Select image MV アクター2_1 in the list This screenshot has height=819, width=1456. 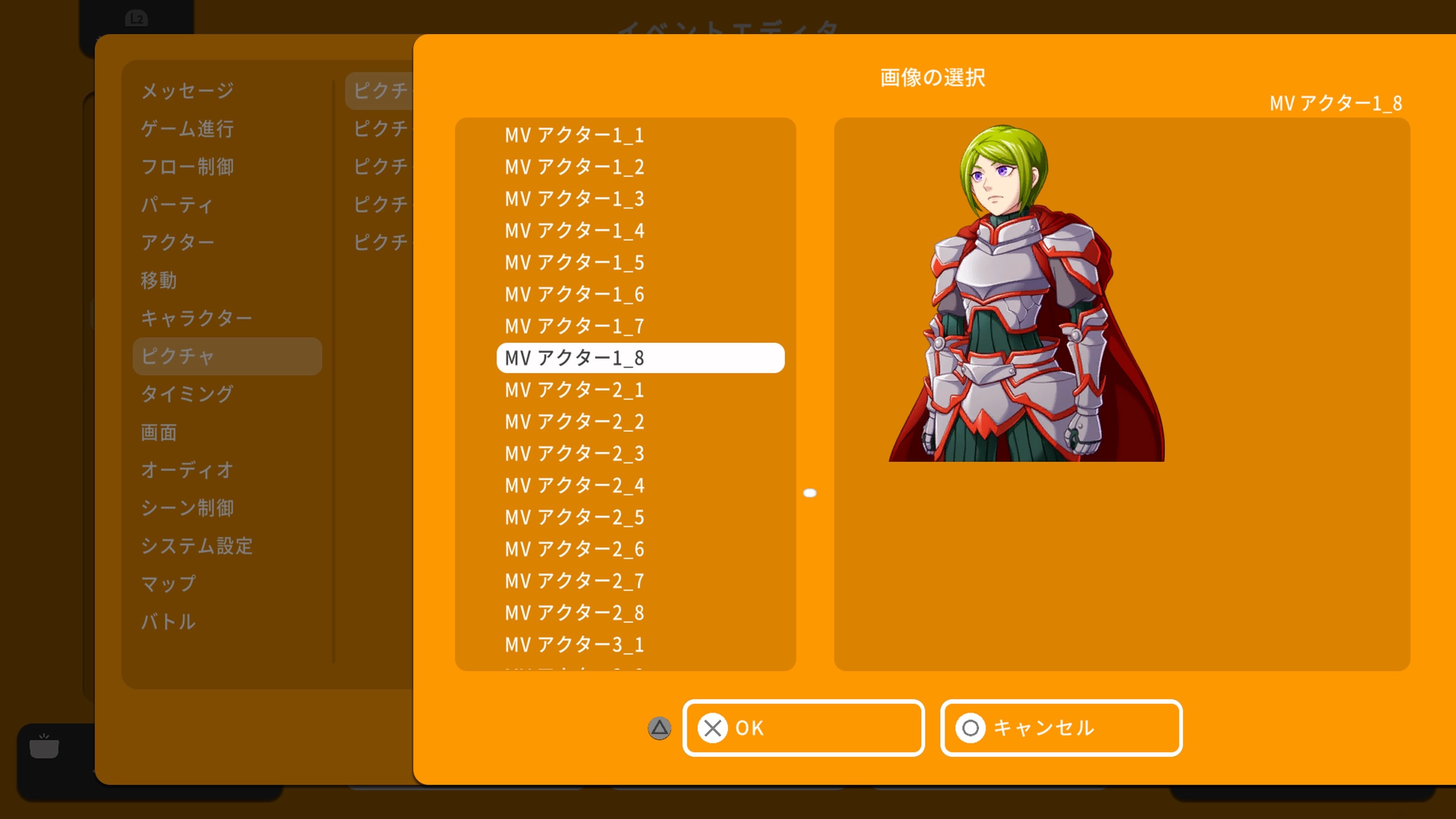tap(574, 389)
